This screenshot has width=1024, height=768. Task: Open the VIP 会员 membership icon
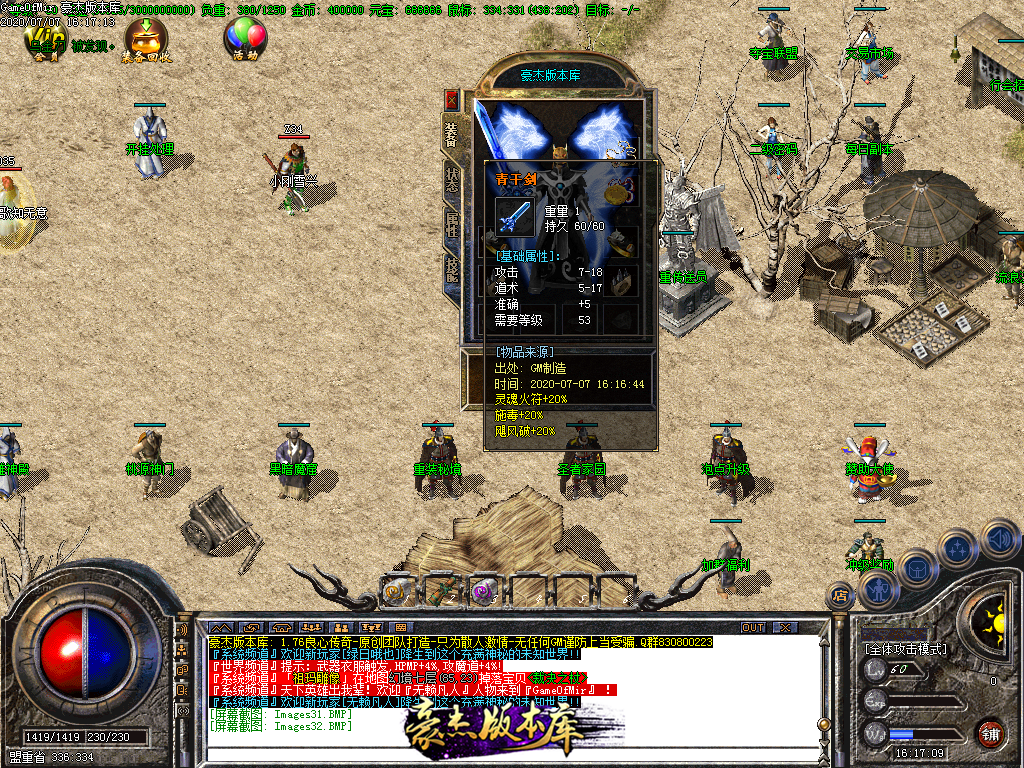tap(45, 41)
